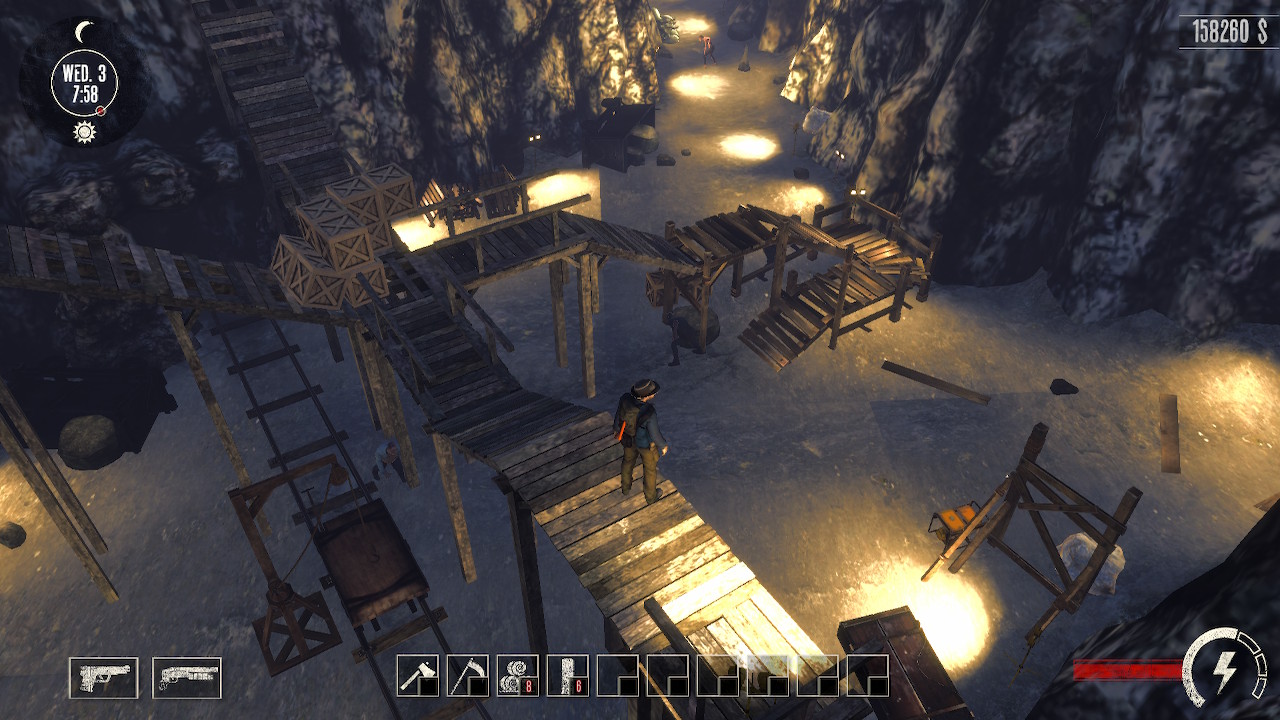Click the red position marker on the clock ring
1280x720 pixels.
tap(100, 110)
